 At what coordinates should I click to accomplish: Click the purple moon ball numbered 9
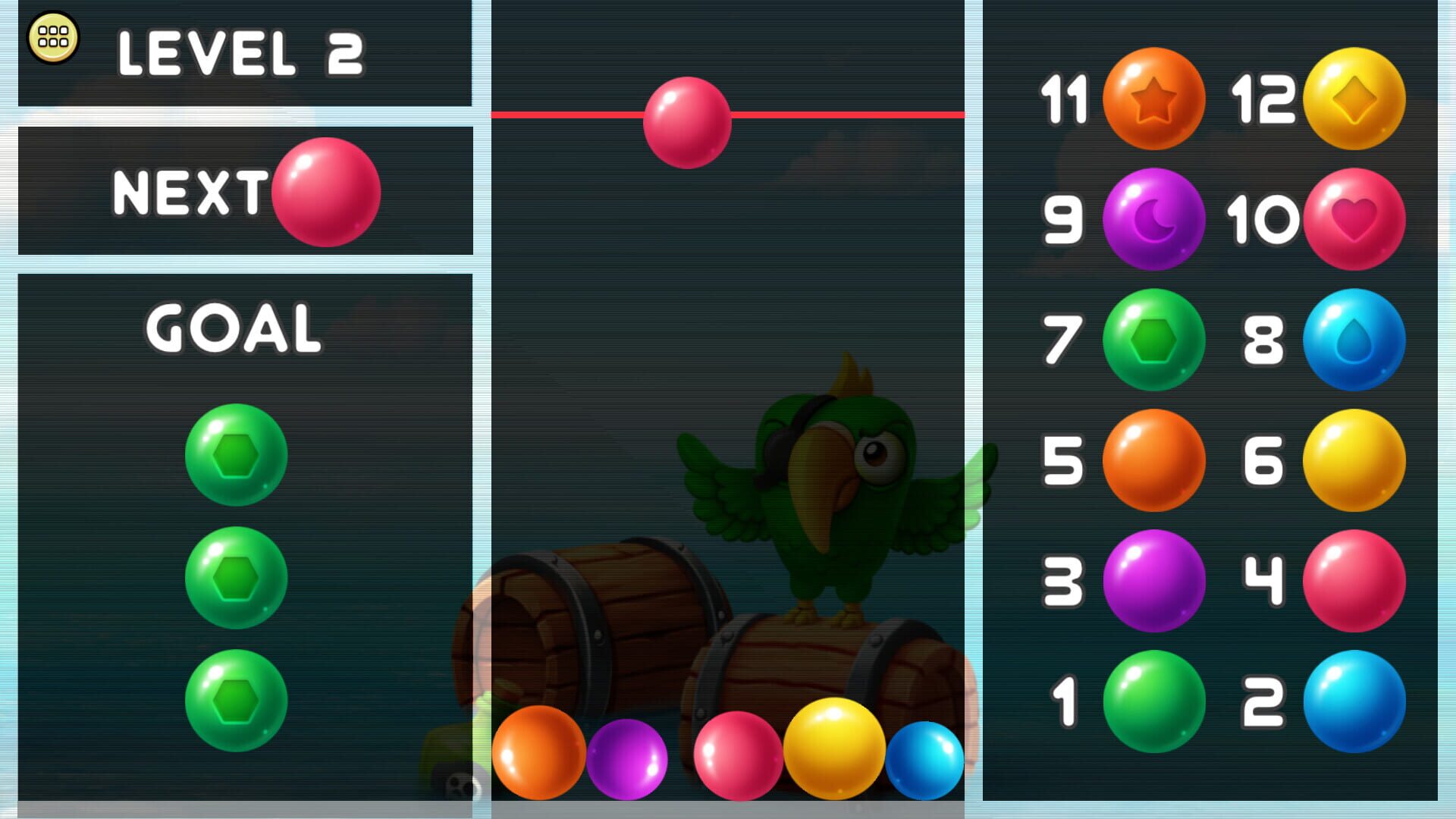tap(1153, 219)
